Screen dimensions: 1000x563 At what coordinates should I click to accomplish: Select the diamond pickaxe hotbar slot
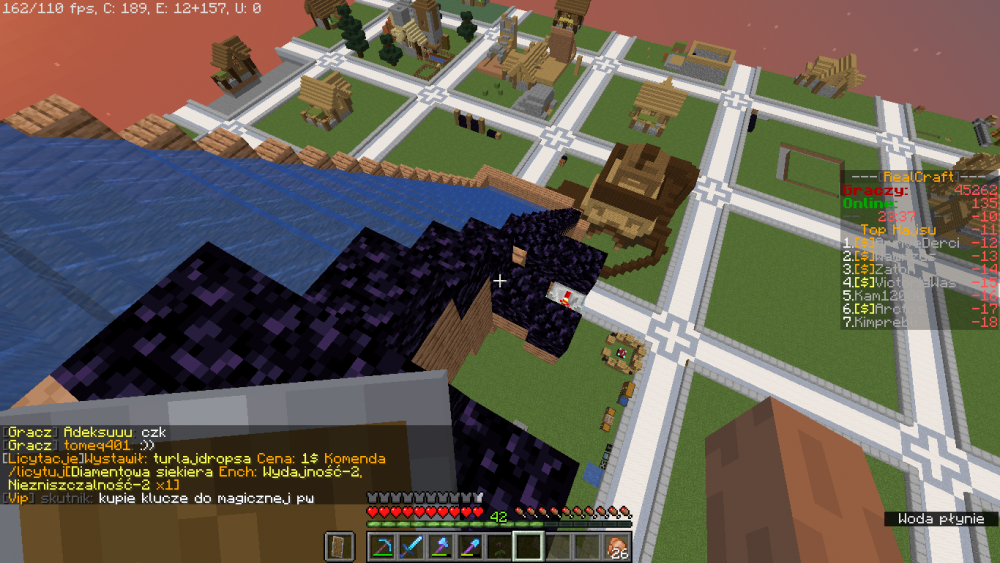(x=382, y=546)
